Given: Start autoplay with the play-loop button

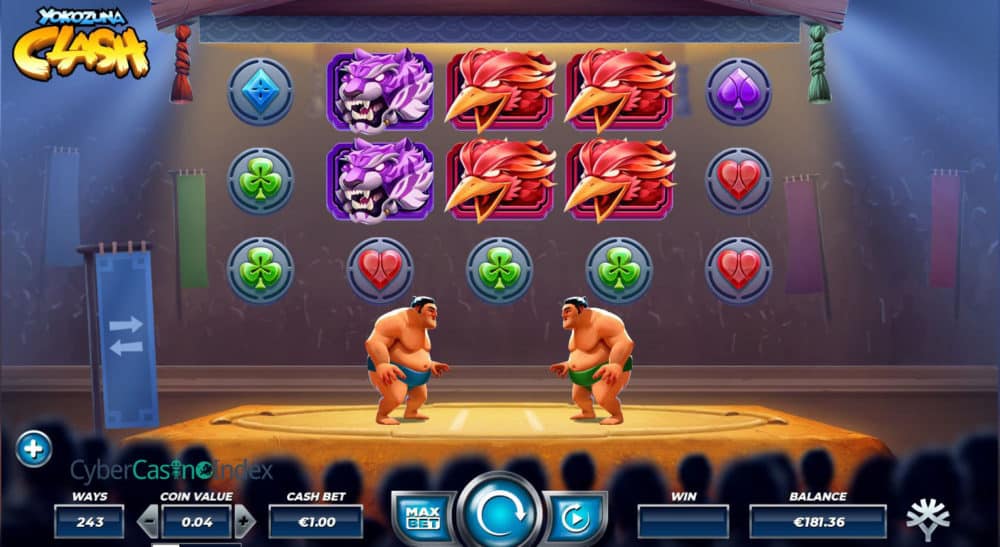Looking at the screenshot, I should 575,518.
